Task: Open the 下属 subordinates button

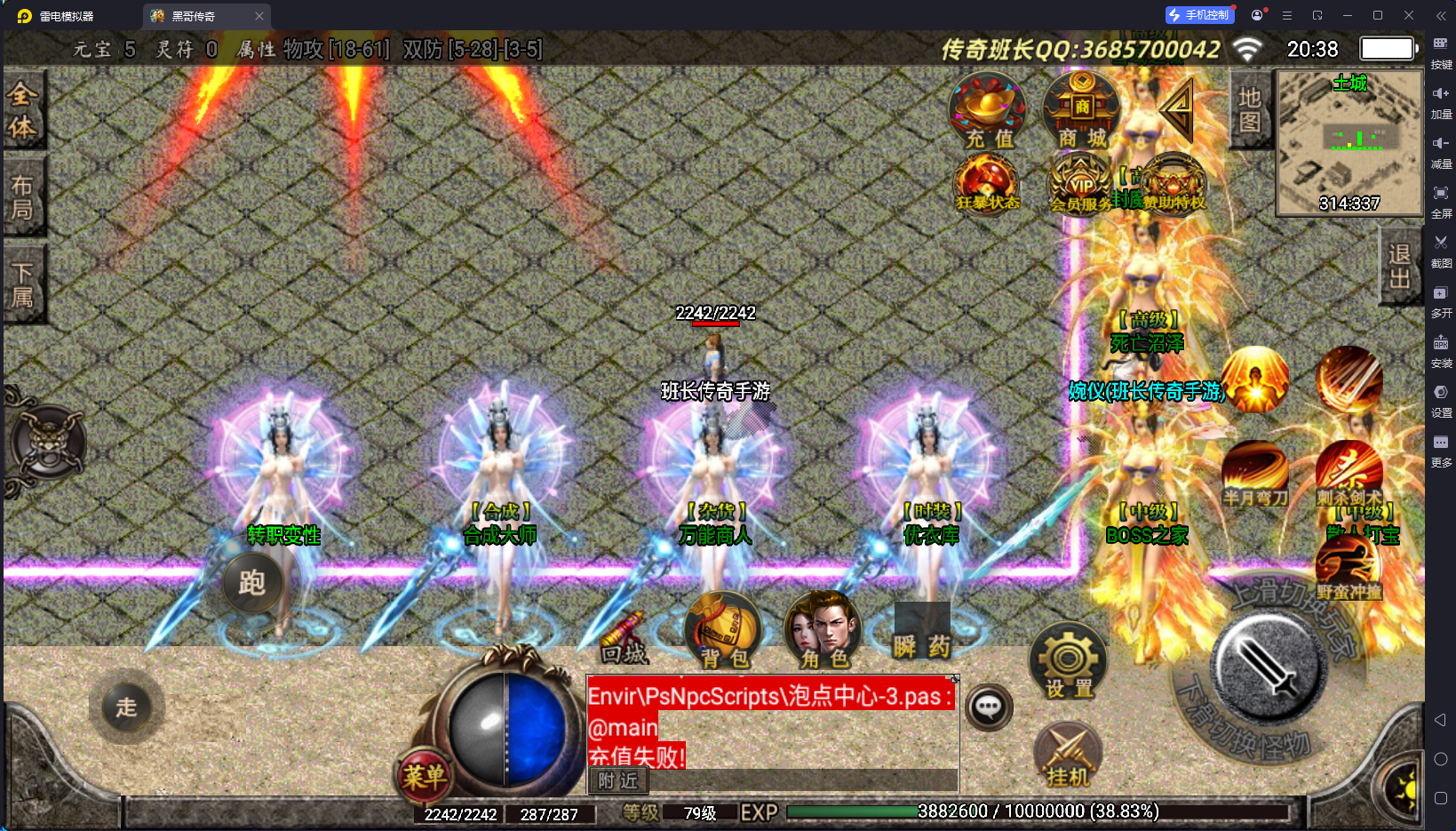Action: coord(22,284)
